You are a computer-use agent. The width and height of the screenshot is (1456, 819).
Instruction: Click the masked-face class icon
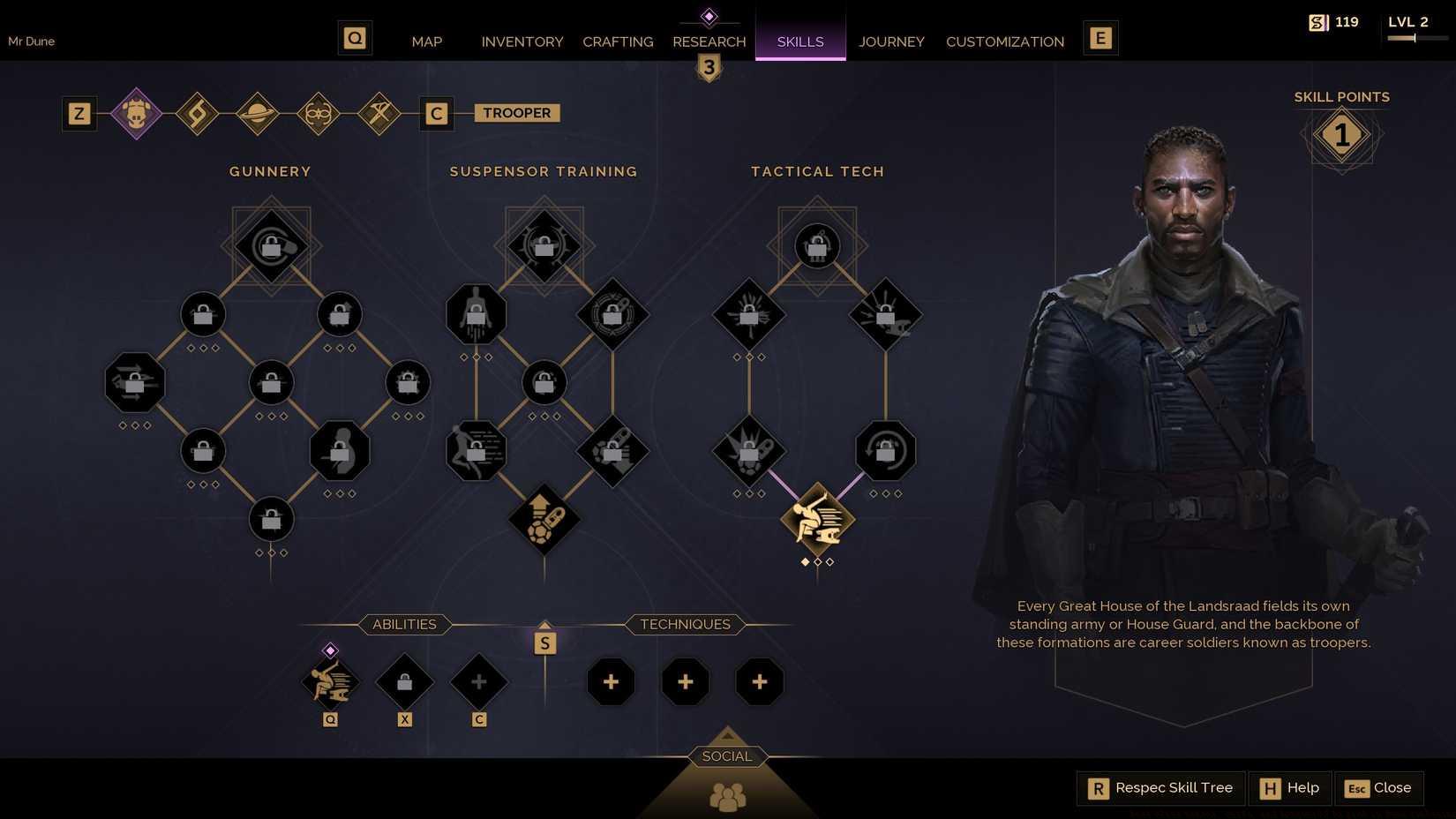[x=319, y=113]
